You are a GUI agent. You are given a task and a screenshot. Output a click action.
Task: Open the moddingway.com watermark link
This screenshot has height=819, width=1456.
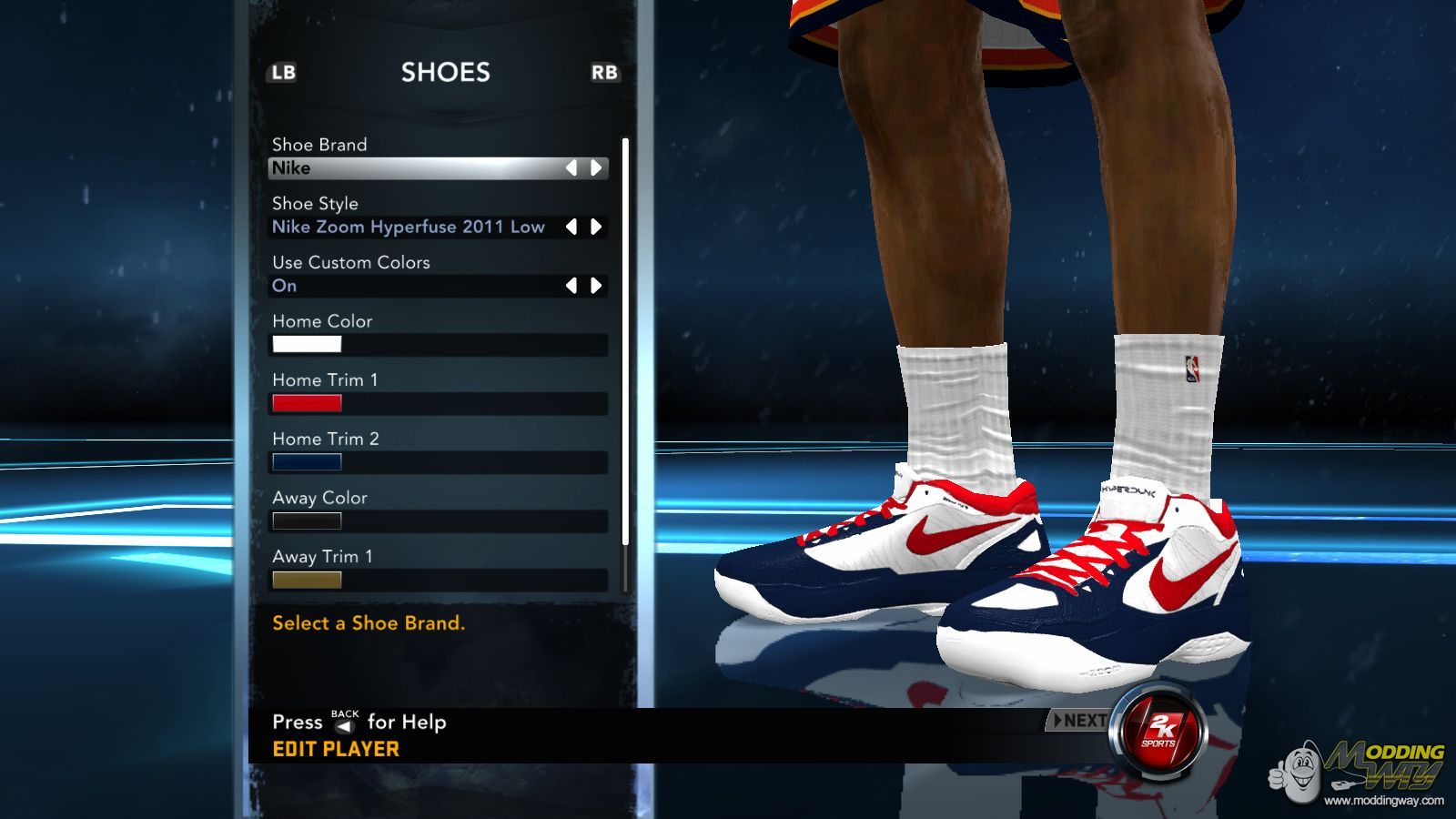1383,801
